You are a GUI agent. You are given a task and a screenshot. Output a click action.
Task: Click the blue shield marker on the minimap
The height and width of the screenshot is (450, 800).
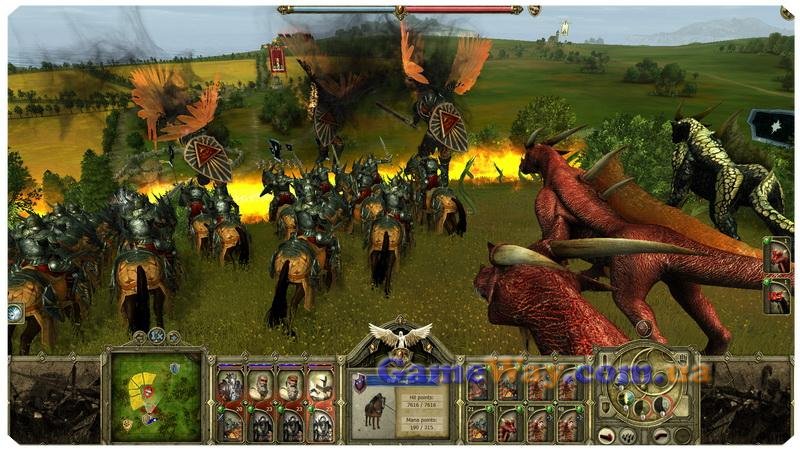pyautogui.click(x=174, y=368)
